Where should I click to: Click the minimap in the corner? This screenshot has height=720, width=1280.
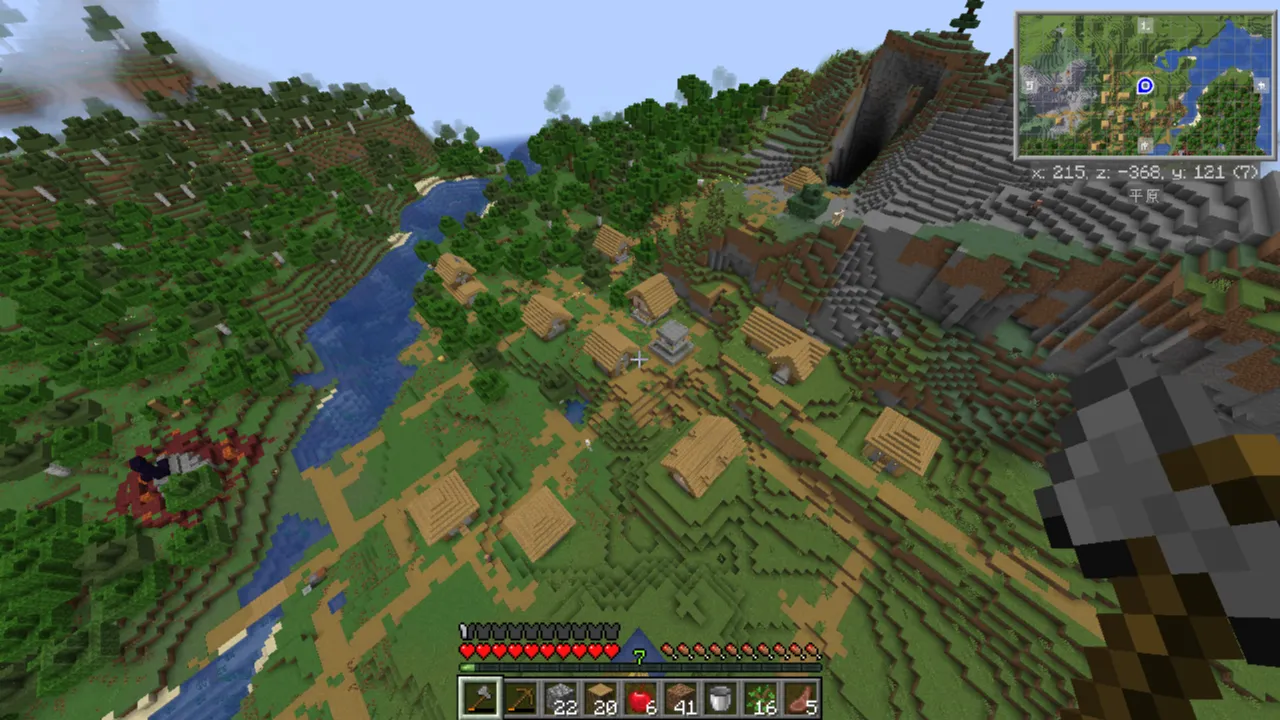click(1144, 86)
